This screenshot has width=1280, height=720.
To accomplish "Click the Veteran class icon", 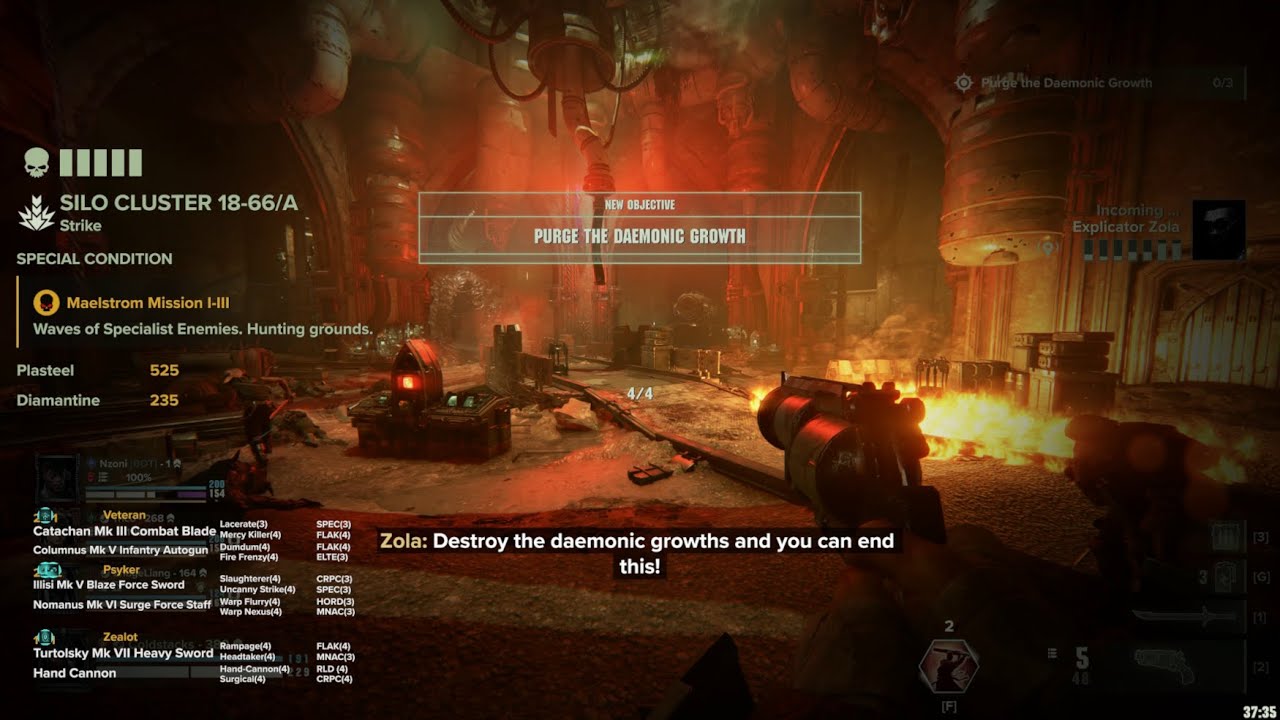I will [45, 516].
